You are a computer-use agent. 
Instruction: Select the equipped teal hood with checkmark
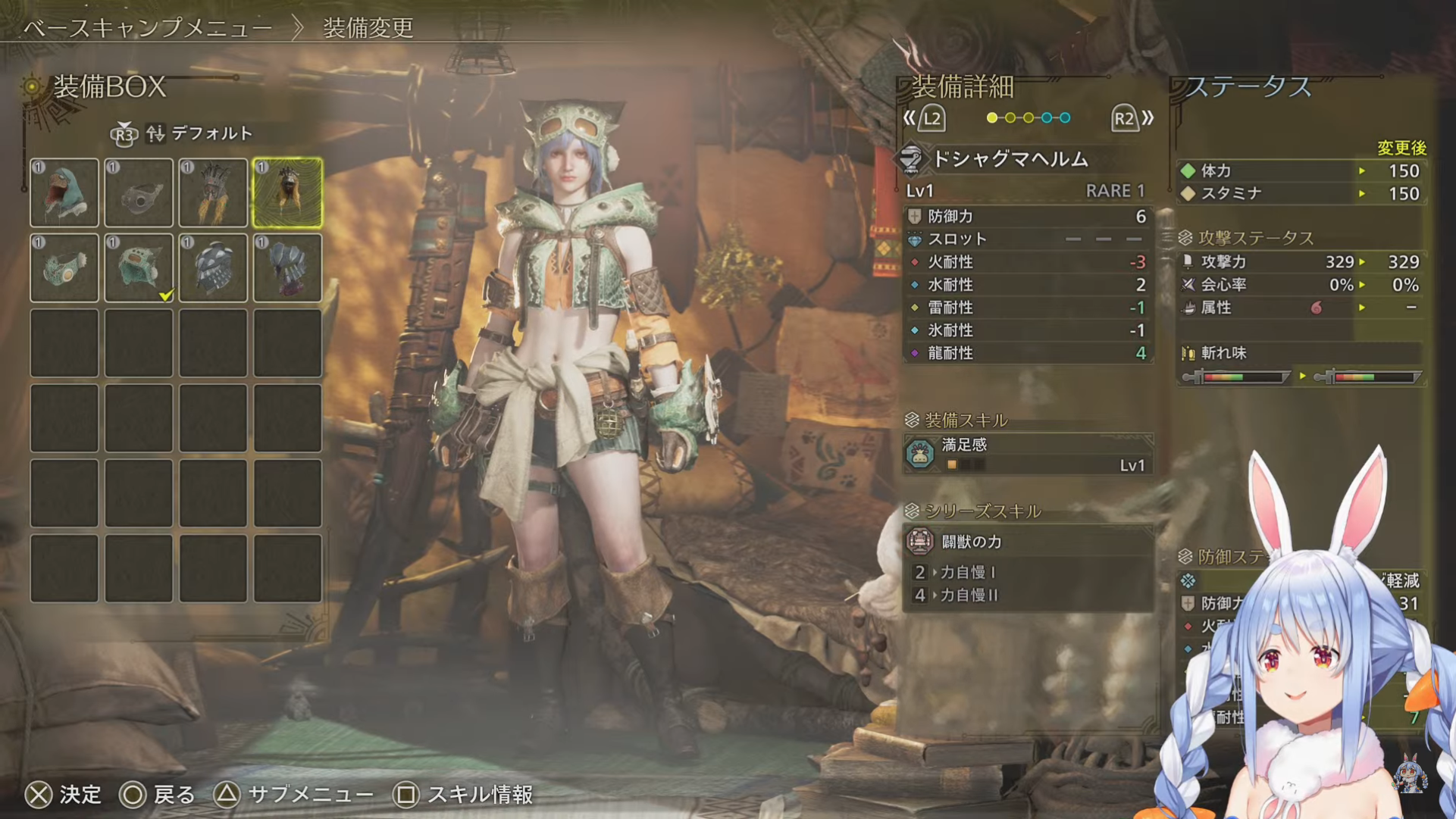[139, 267]
